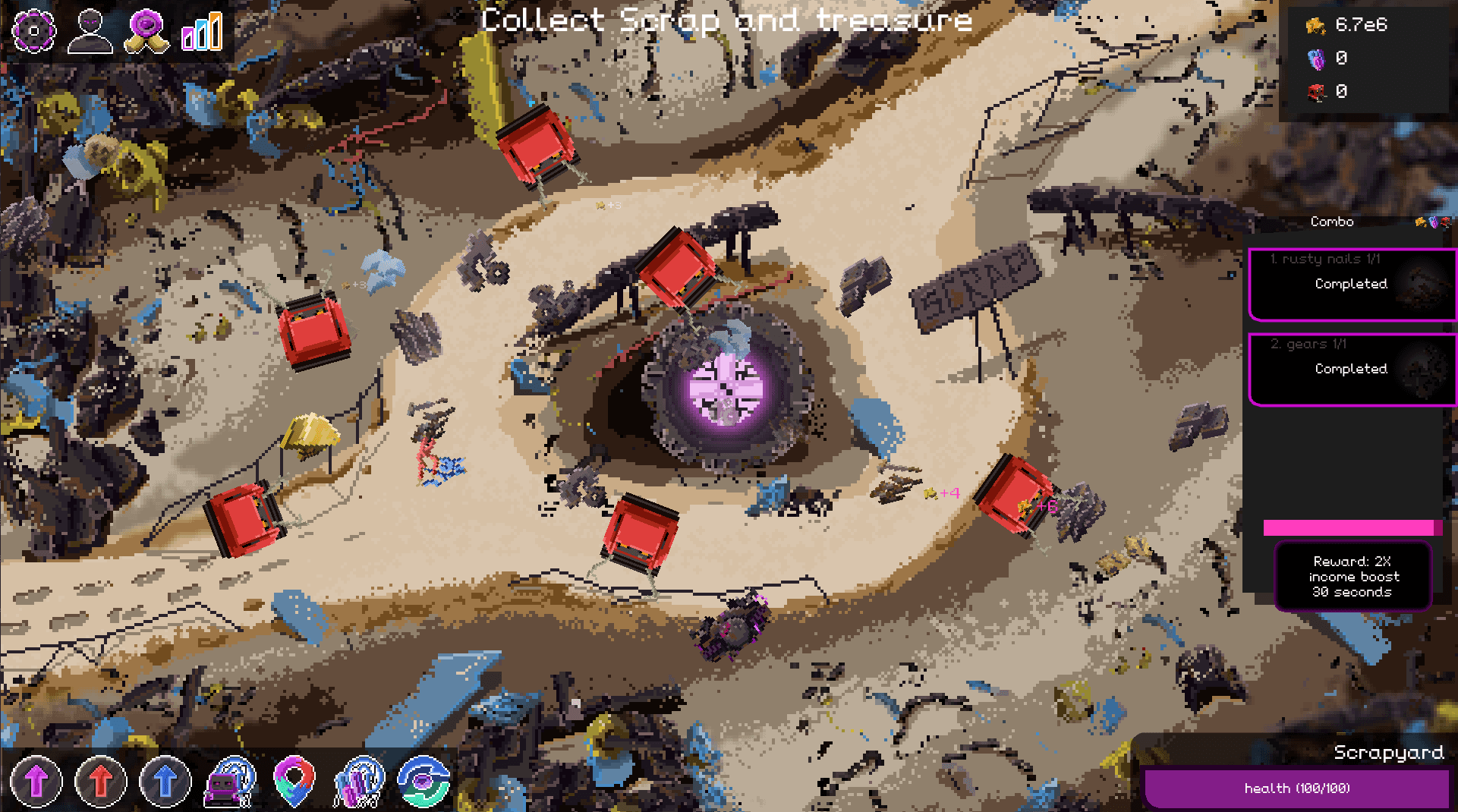Click the 2X income boost reward panel
This screenshot has height=812, width=1458.
[x=1353, y=577]
